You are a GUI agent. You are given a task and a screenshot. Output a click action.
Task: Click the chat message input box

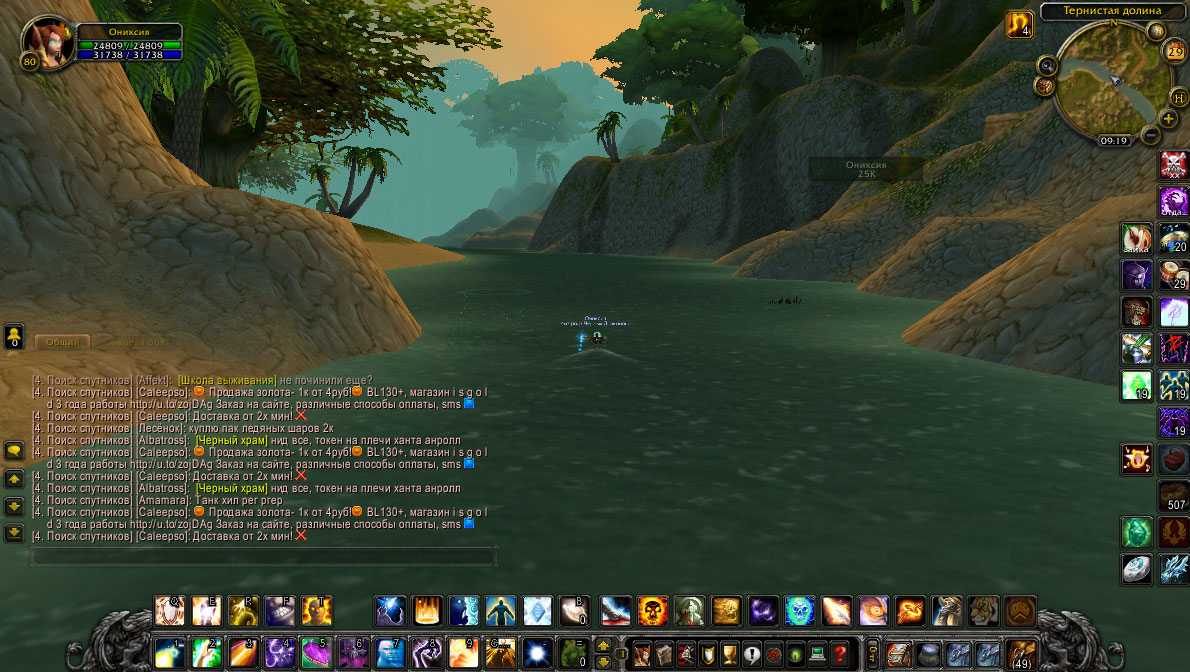click(x=262, y=556)
